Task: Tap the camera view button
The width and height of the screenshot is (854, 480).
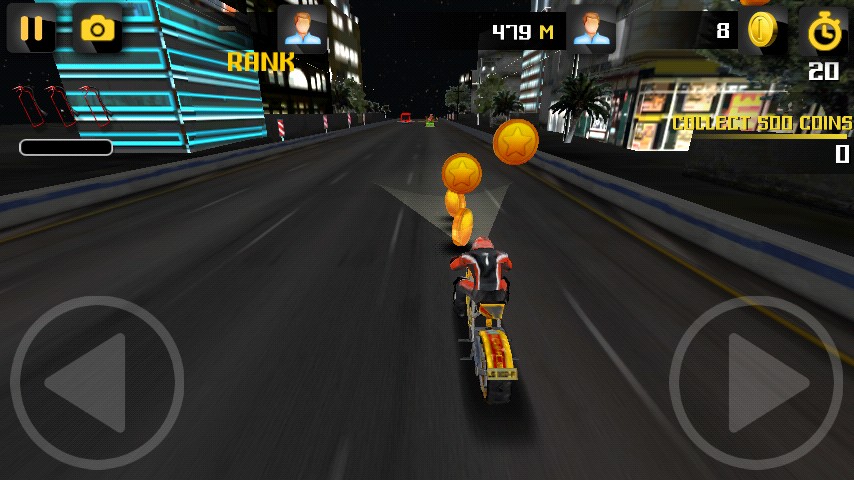Action: [97, 28]
